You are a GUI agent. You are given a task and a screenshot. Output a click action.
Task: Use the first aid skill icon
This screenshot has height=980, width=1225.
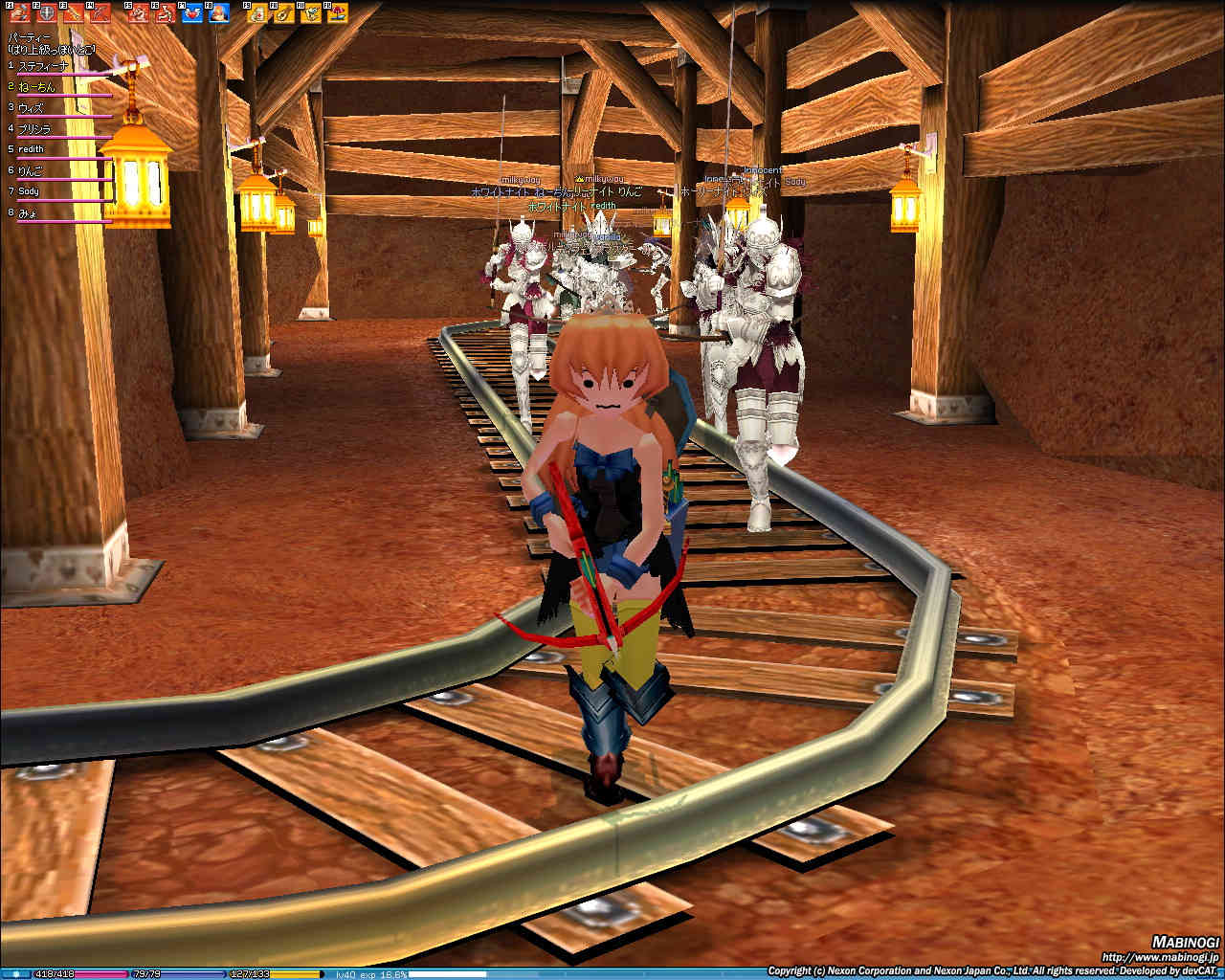tap(257, 13)
